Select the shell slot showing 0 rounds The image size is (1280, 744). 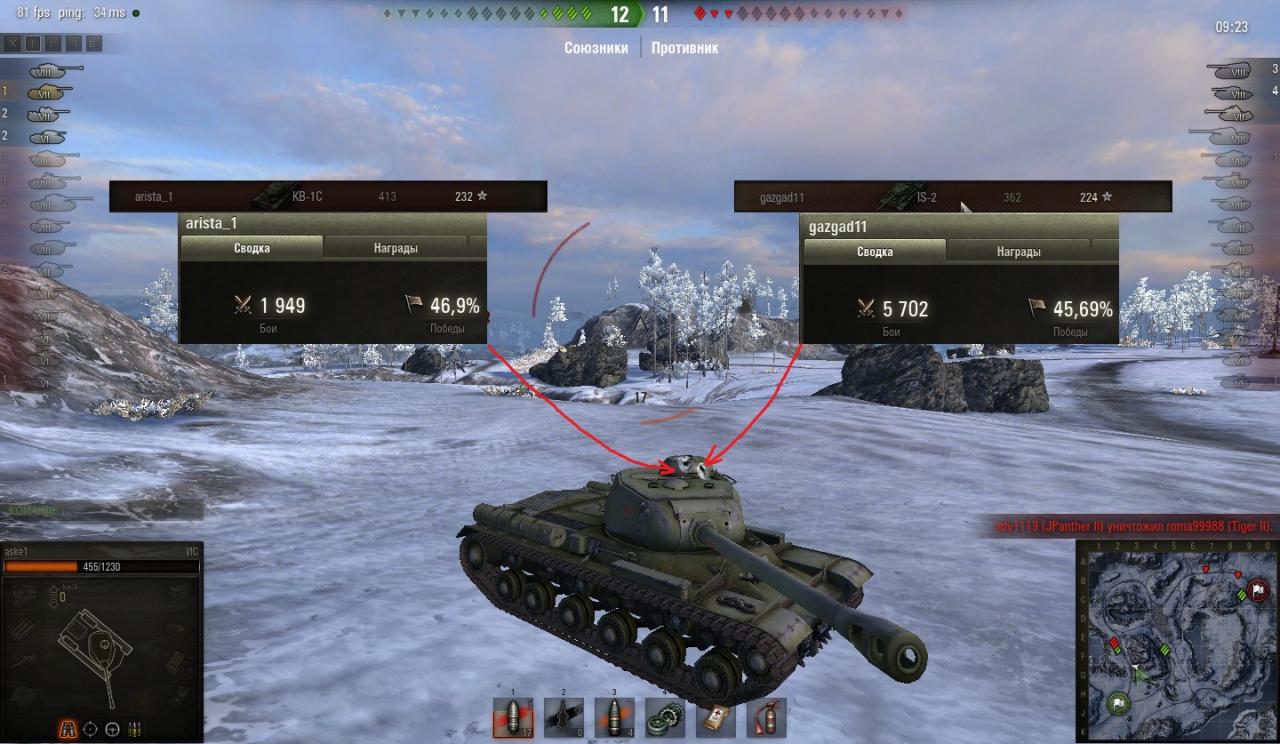(x=564, y=717)
